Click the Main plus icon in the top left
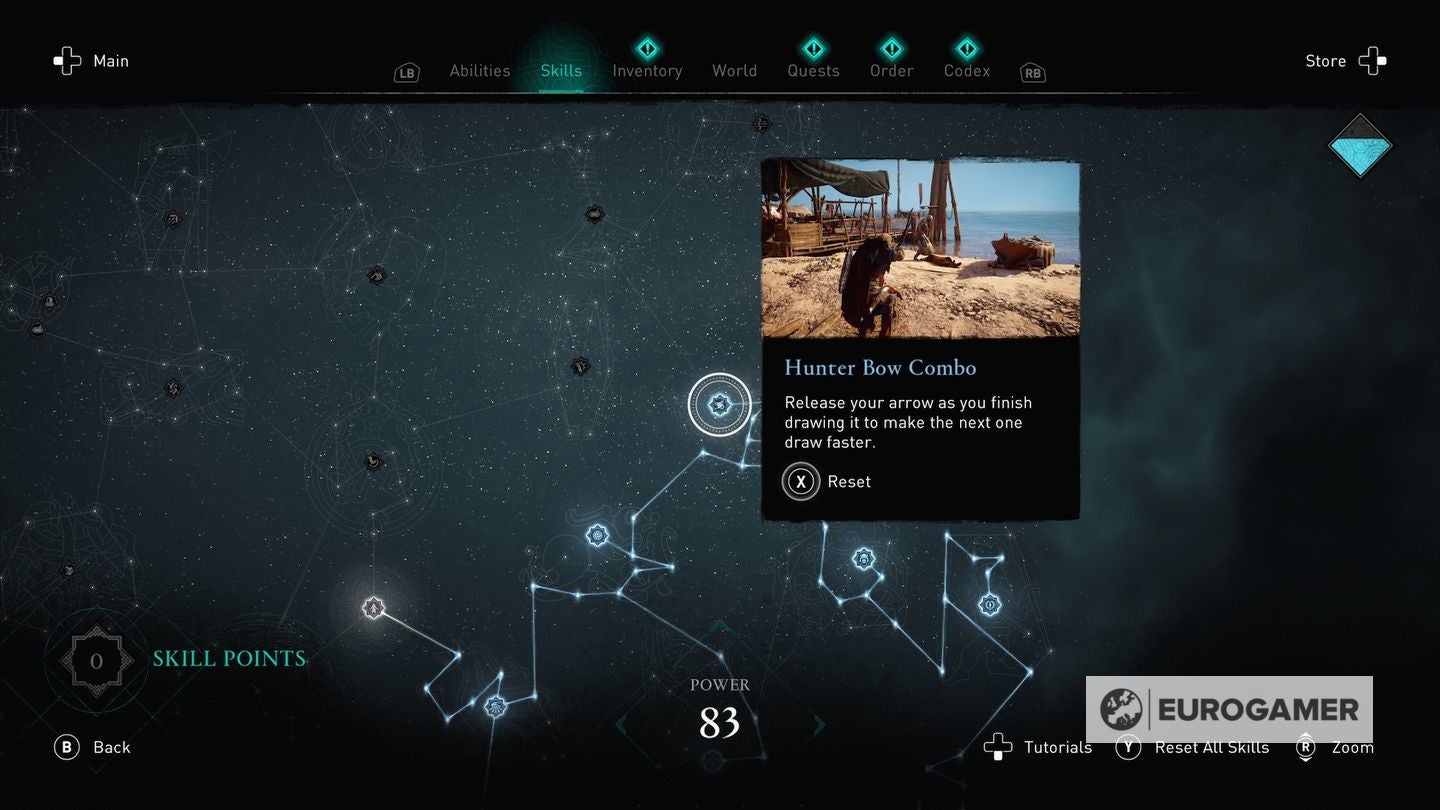1440x810 pixels. point(67,61)
